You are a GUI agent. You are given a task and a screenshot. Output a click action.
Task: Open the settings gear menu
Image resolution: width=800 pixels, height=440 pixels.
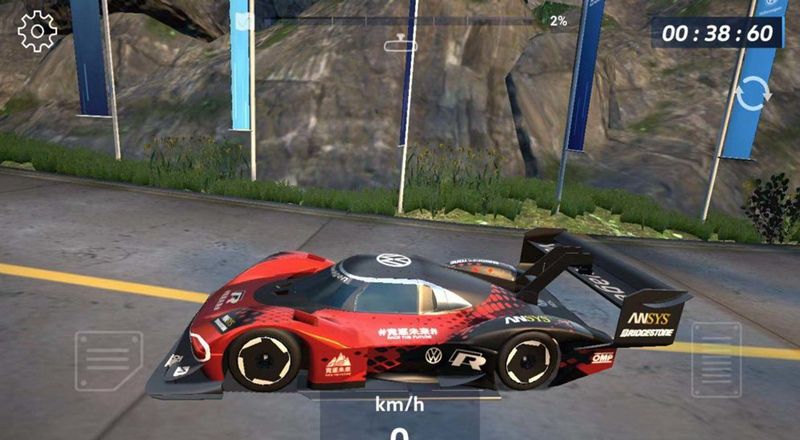tap(37, 31)
